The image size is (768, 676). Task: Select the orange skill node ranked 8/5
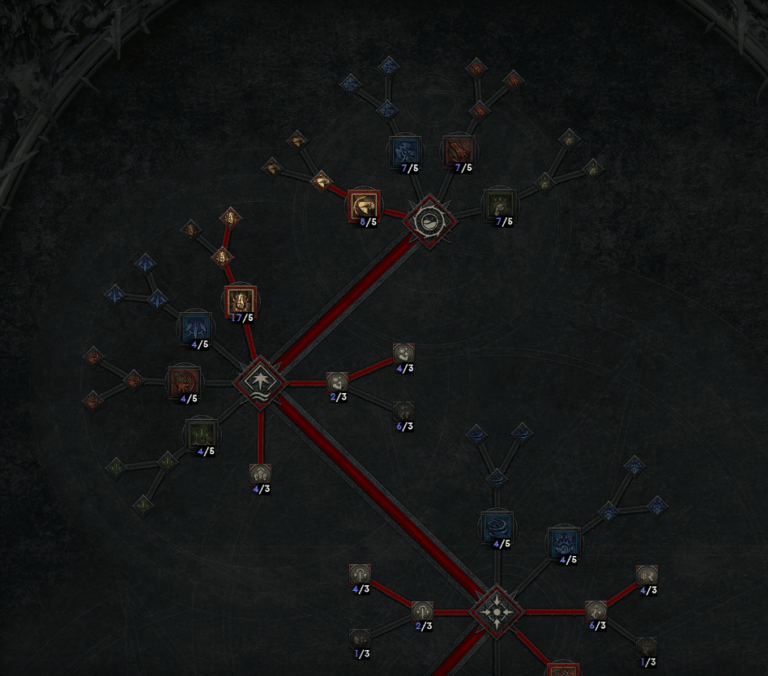[x=364, y=206]
